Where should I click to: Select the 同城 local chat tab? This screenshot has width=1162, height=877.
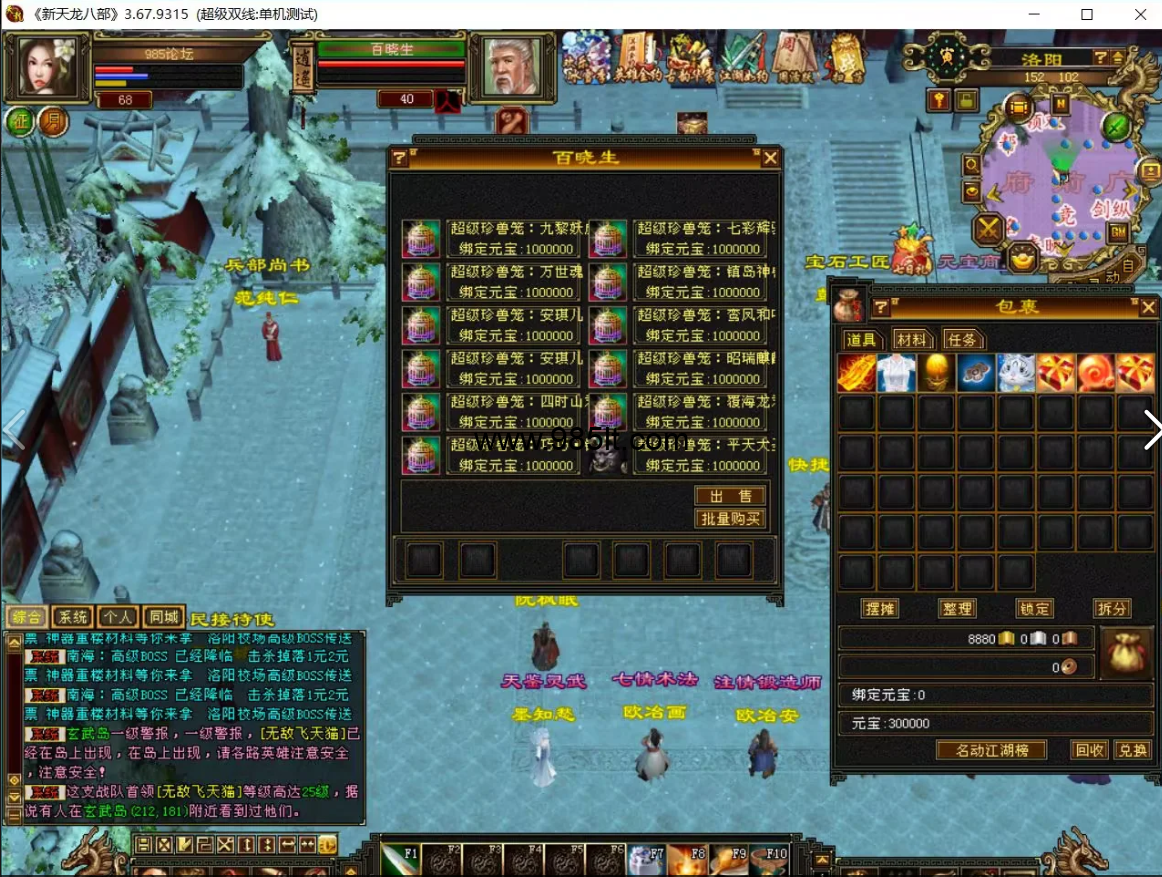(x=163, y=617)
